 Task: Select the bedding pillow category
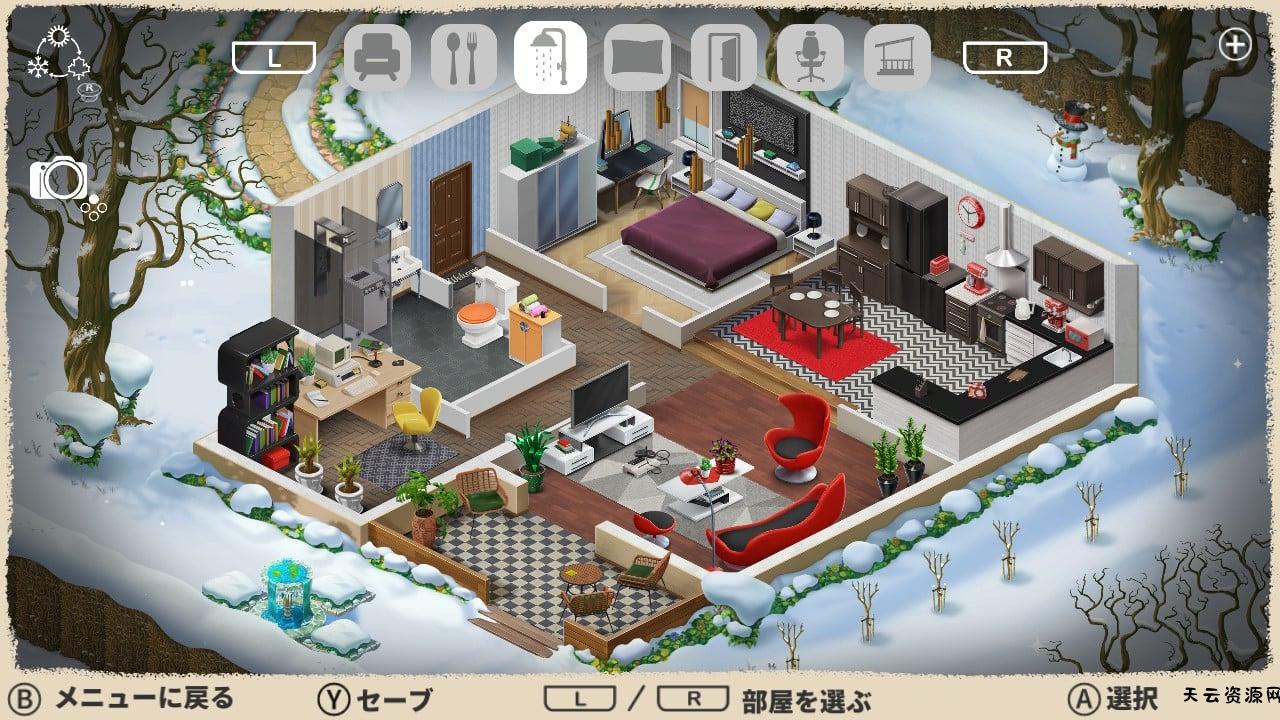pos(637,60)
